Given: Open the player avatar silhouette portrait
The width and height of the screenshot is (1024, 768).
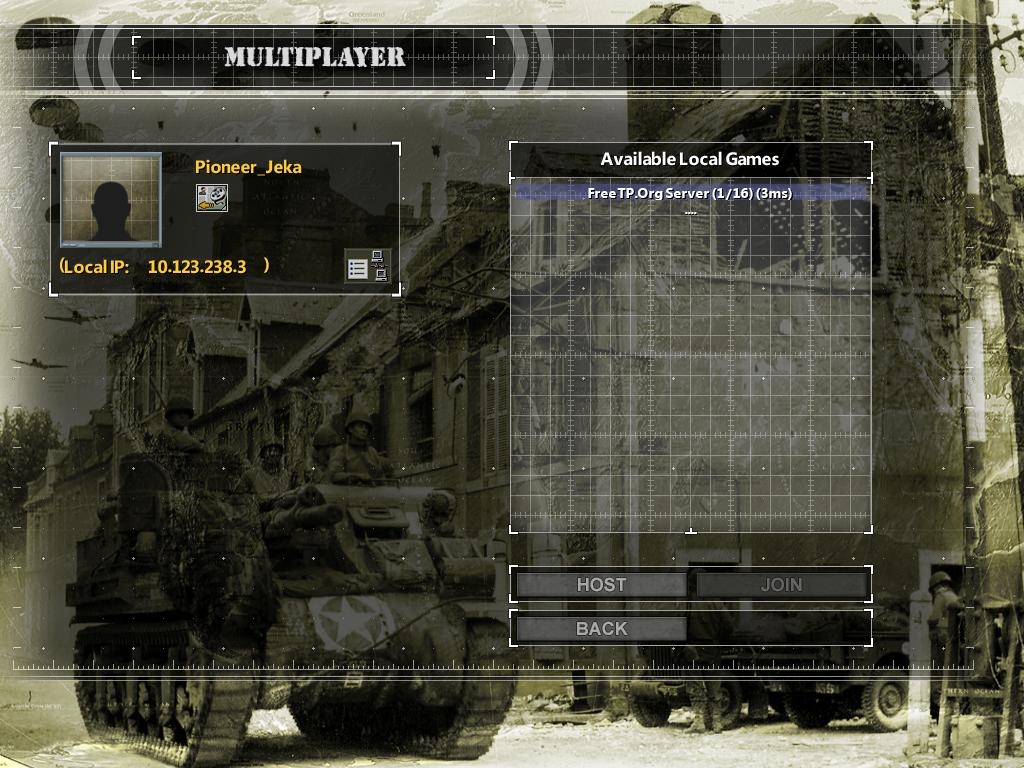Looking at the screenshot, I should [x=111, y=200].
